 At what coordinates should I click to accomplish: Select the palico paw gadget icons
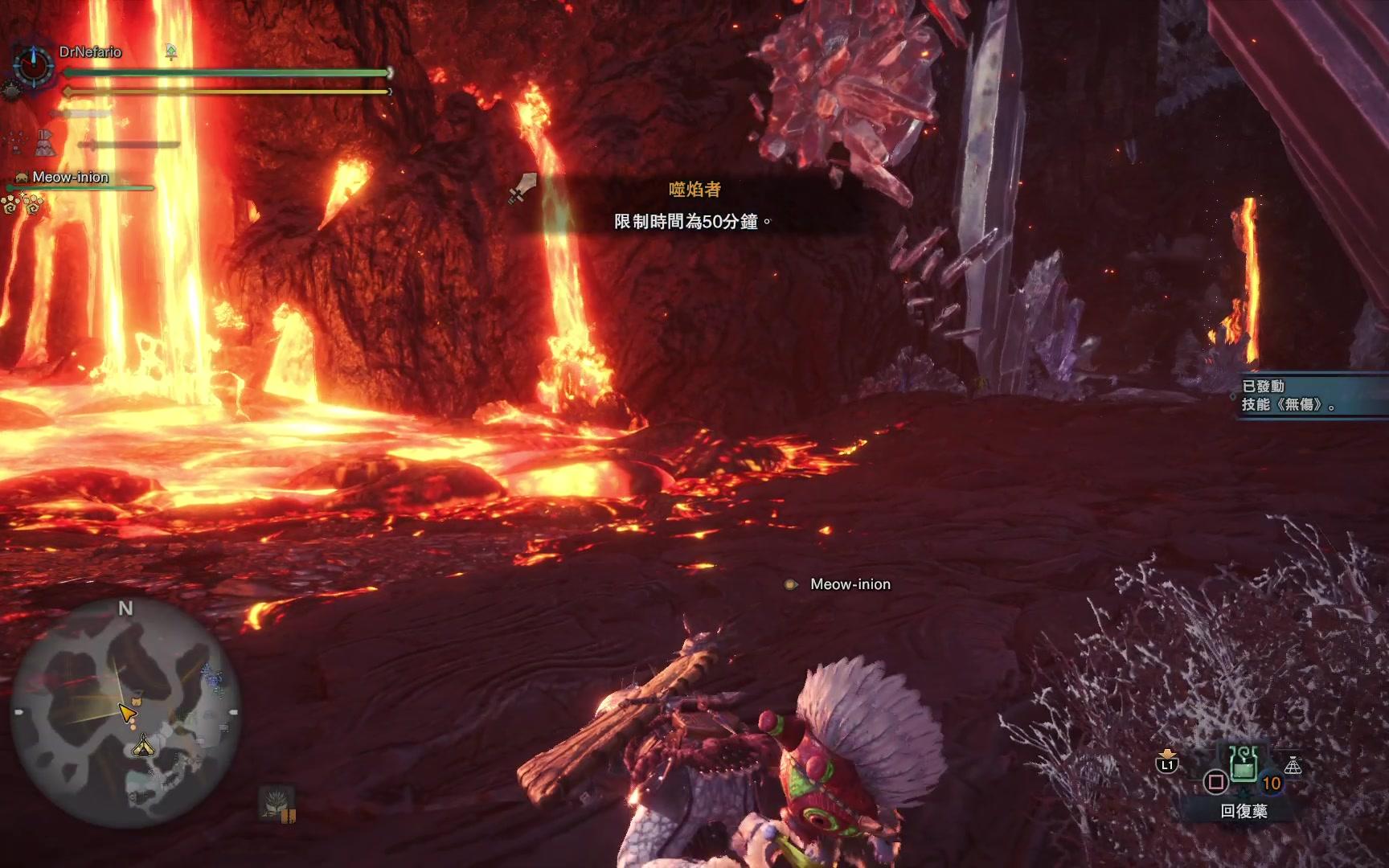(23, 206)
